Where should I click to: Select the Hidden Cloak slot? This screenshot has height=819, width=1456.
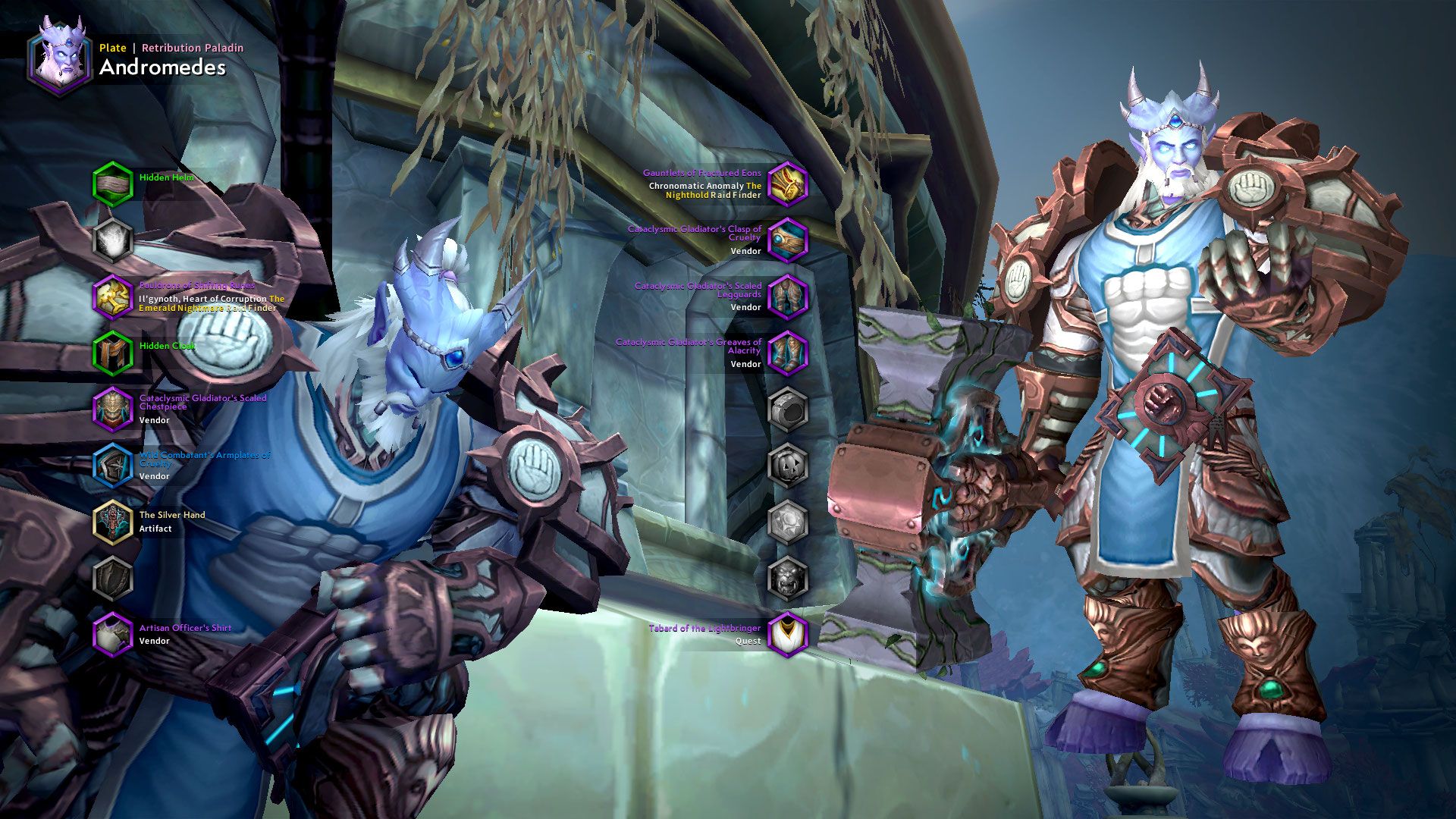click(x=113, y=353)
